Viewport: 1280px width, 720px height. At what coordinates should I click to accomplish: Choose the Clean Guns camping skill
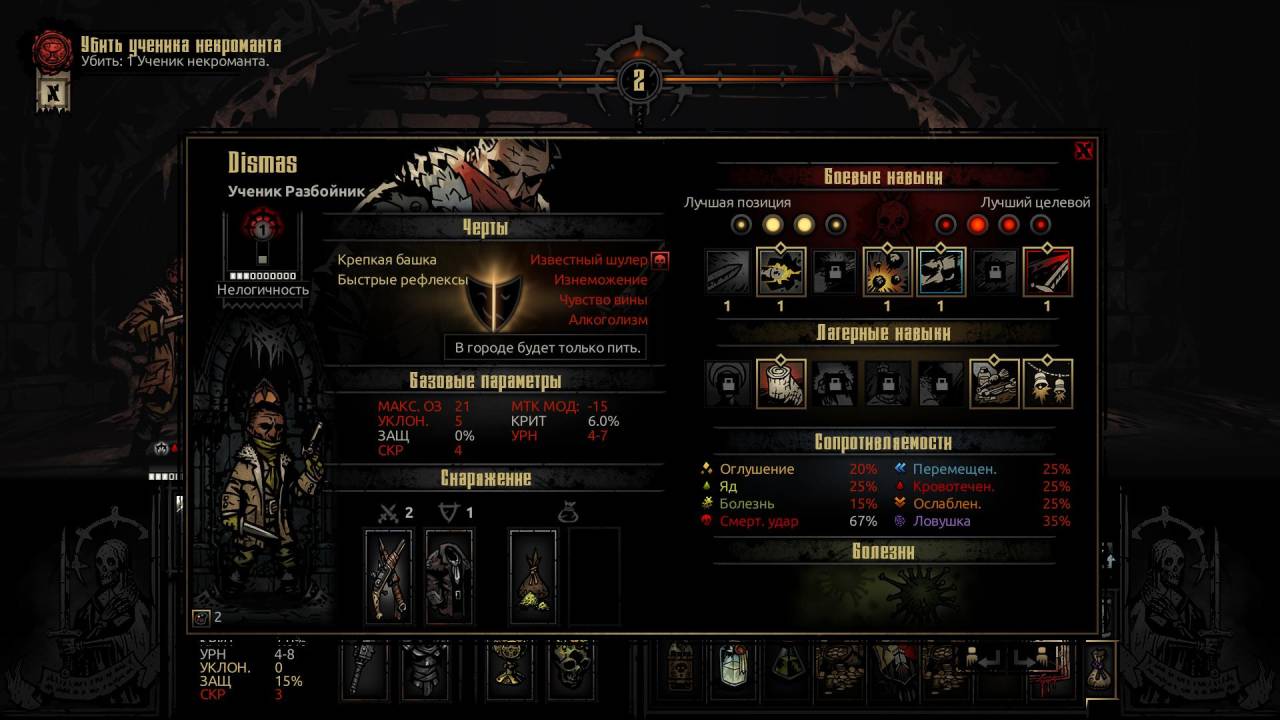click(x=994, y=384)
